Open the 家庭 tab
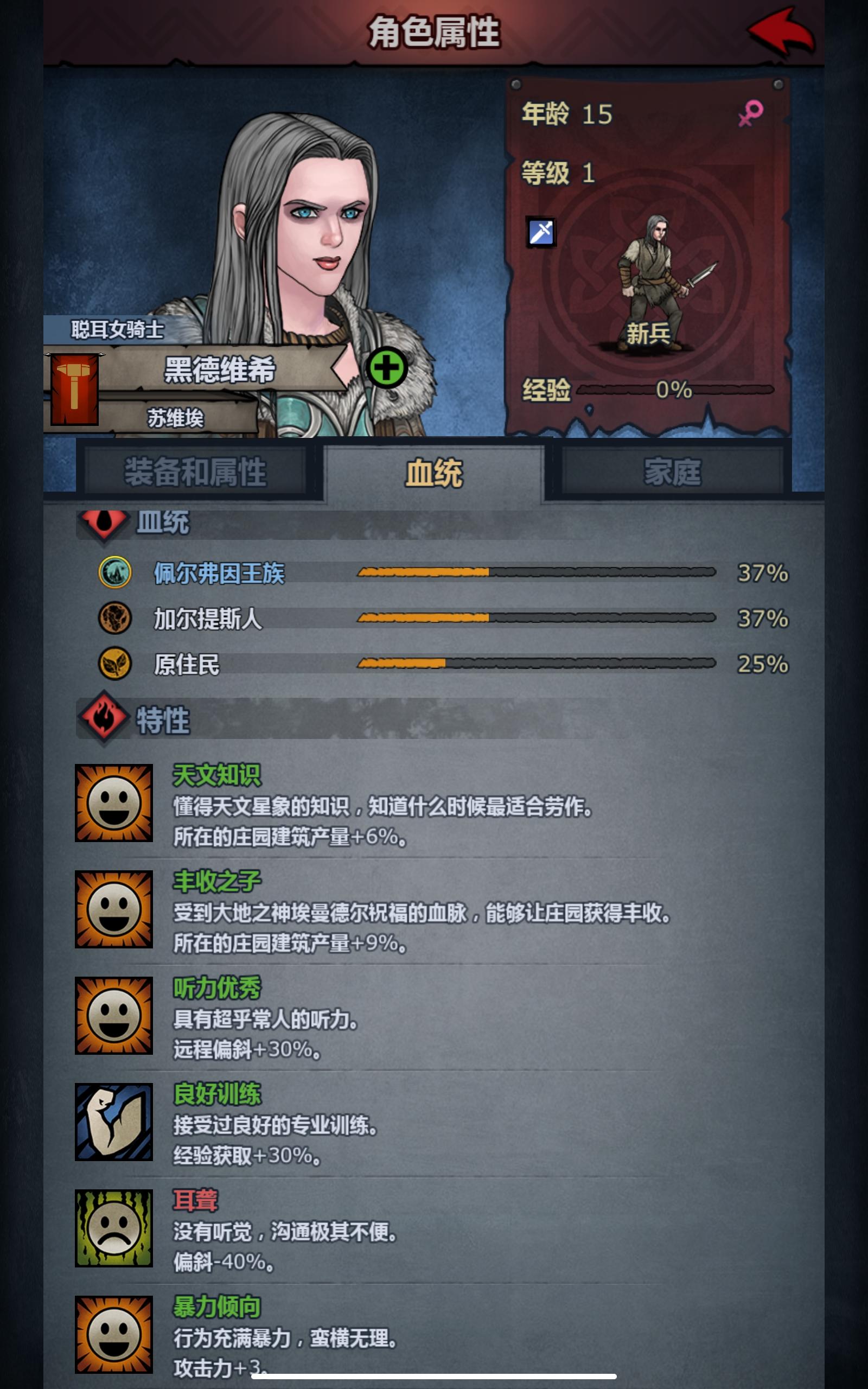 click(672, 470)
